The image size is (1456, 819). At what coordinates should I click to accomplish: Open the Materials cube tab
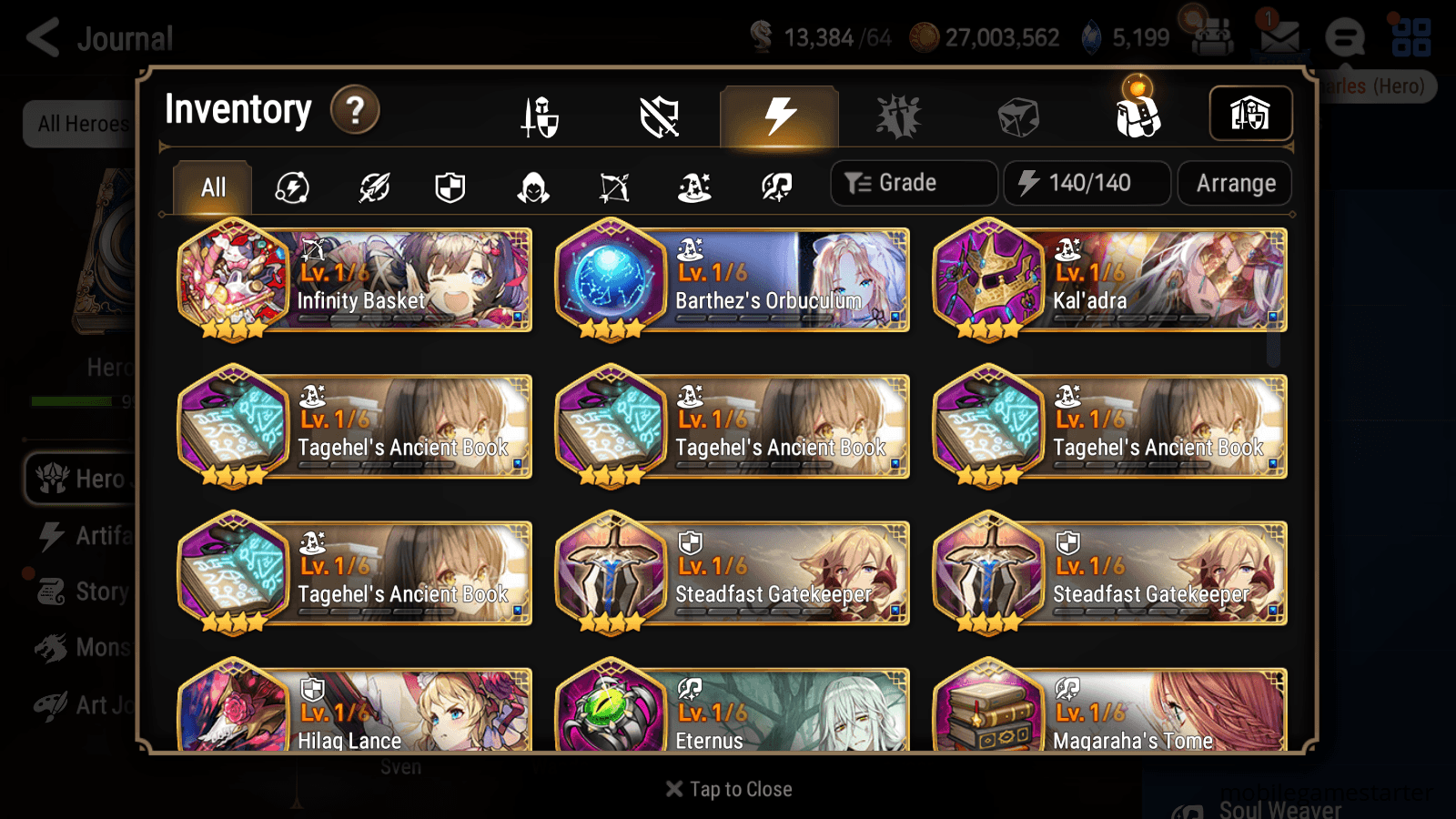pyautogui.click(x=1019, y=116)
